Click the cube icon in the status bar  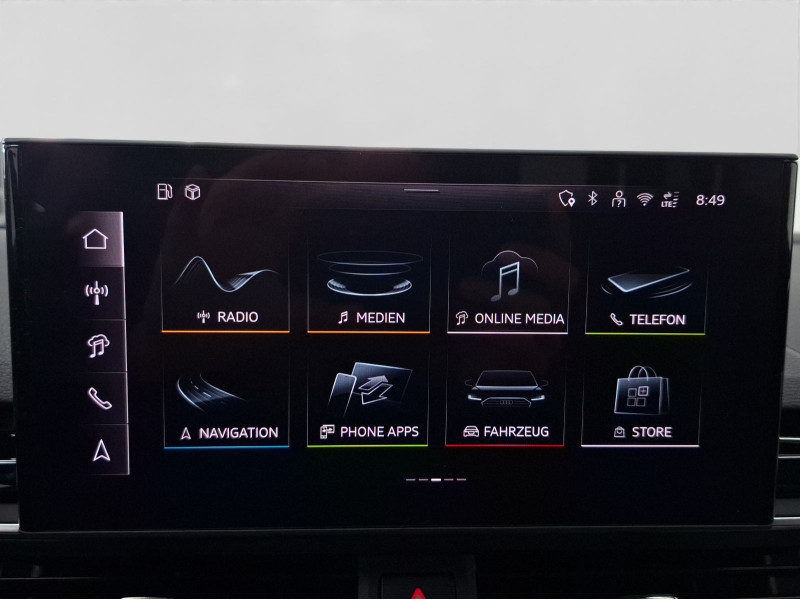192,192
